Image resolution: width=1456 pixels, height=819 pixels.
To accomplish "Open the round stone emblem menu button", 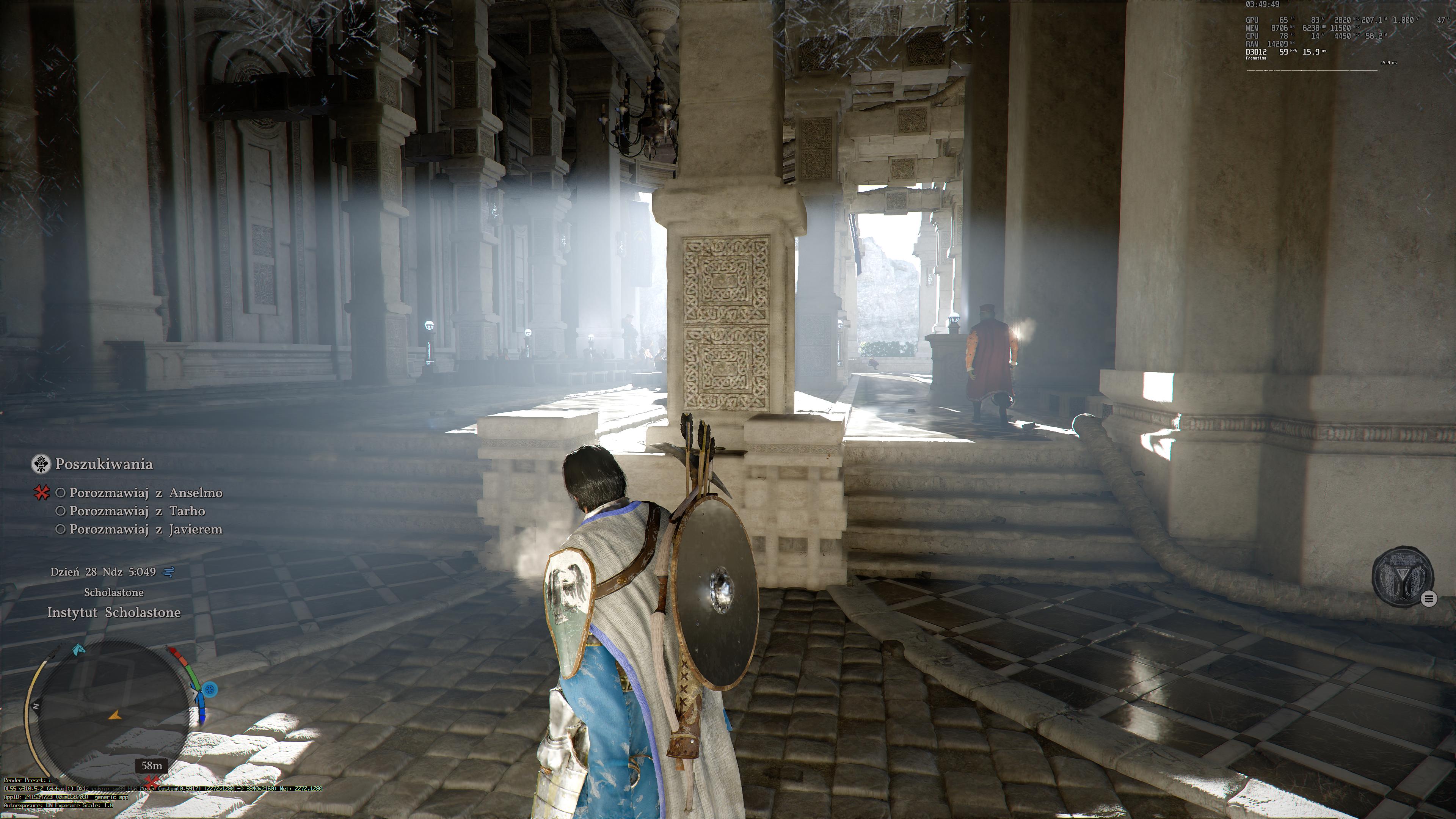I will [1402, 576].
